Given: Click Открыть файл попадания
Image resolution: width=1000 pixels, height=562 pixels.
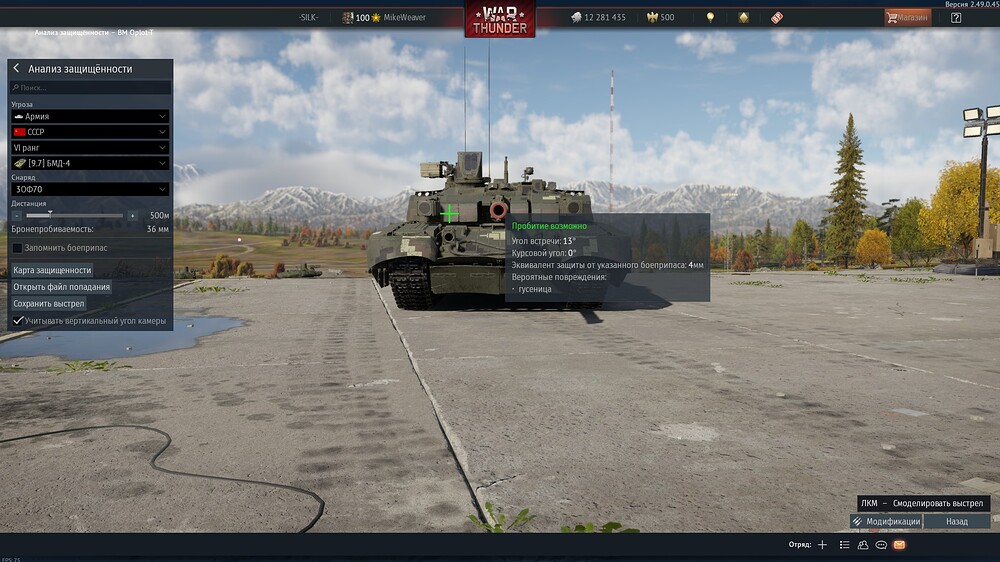Looking at the screenshot, I should click(62, 287).
